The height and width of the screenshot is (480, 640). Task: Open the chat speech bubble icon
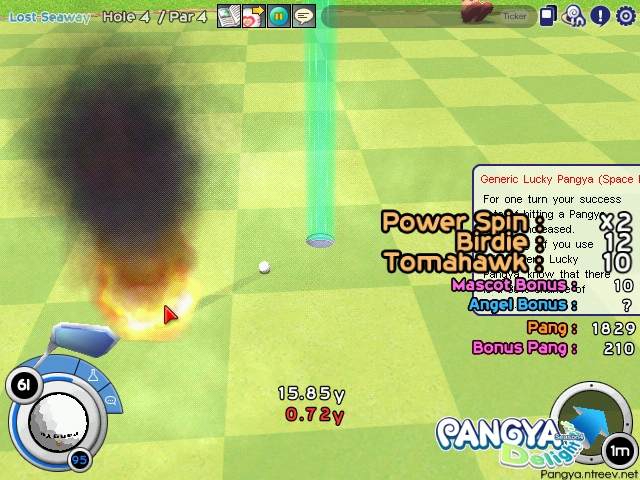click(x=304, y=16)
